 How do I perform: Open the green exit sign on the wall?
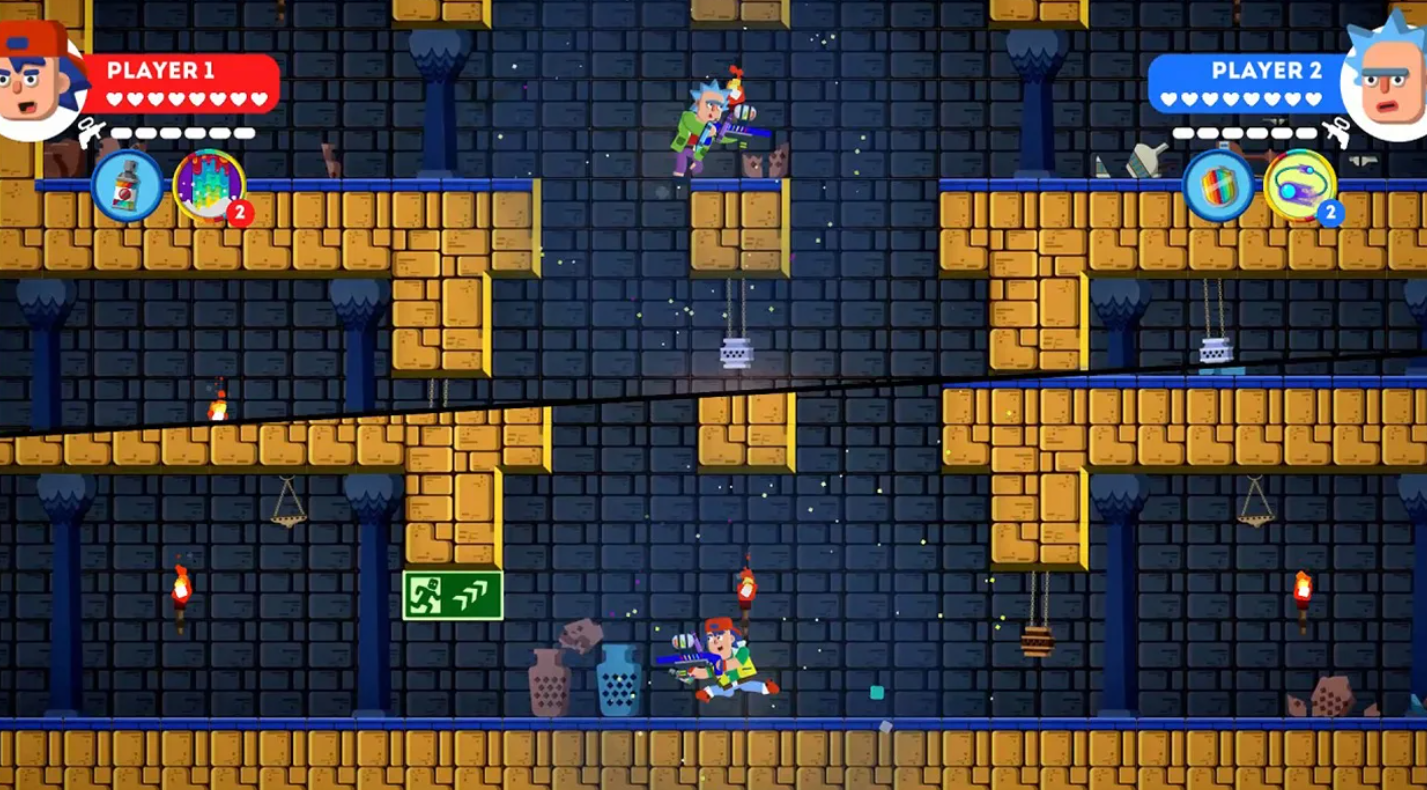(452, 593)
